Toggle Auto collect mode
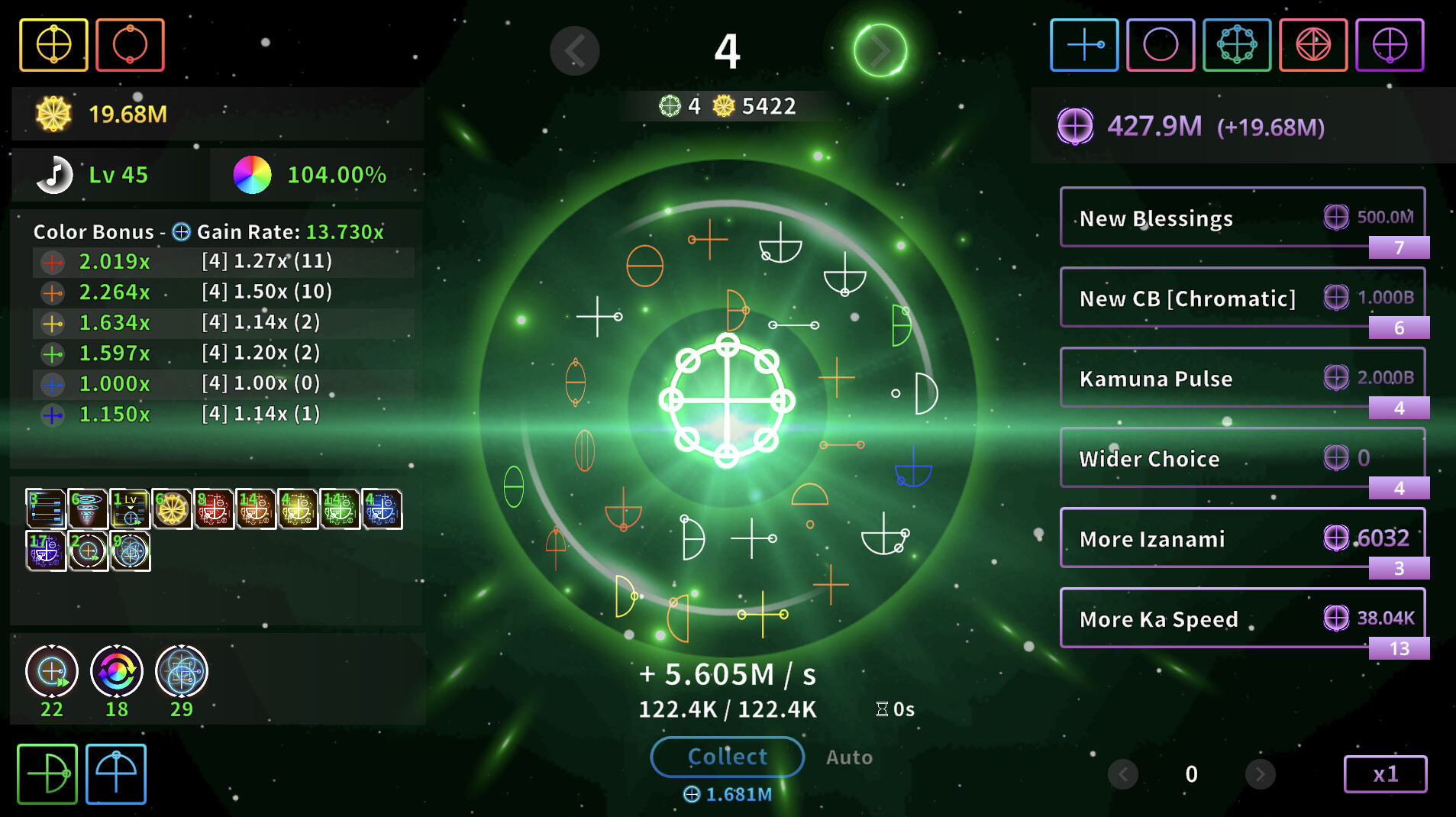 [x=849, y=757]
